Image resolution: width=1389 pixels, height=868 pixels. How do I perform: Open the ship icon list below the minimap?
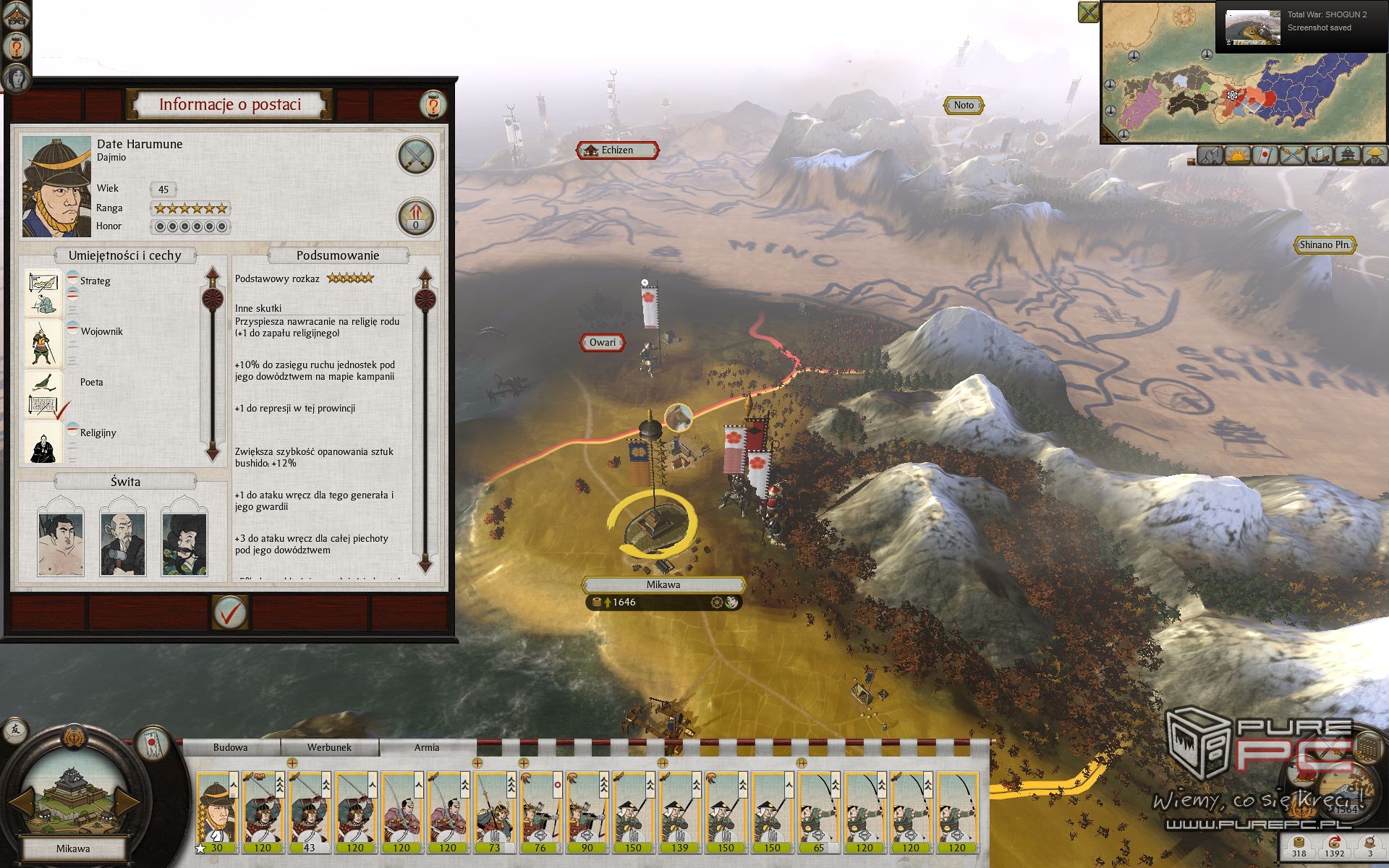pyautogui.click(x=1320, y=155)
